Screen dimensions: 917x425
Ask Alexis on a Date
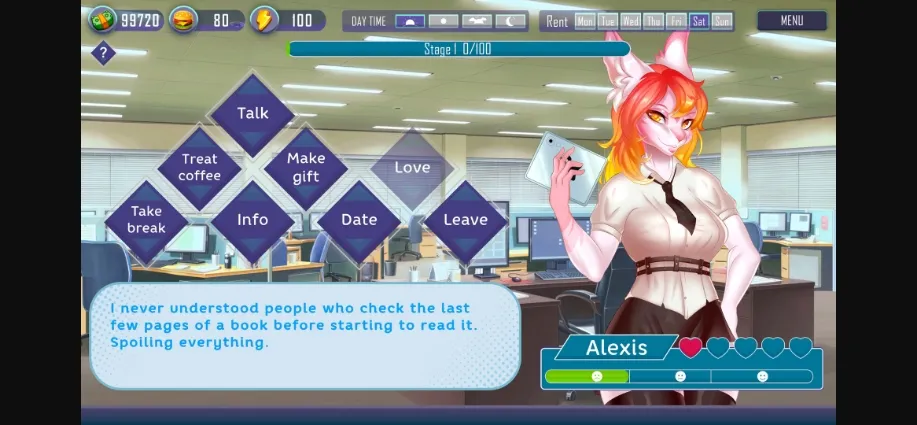tap(359, 220)
